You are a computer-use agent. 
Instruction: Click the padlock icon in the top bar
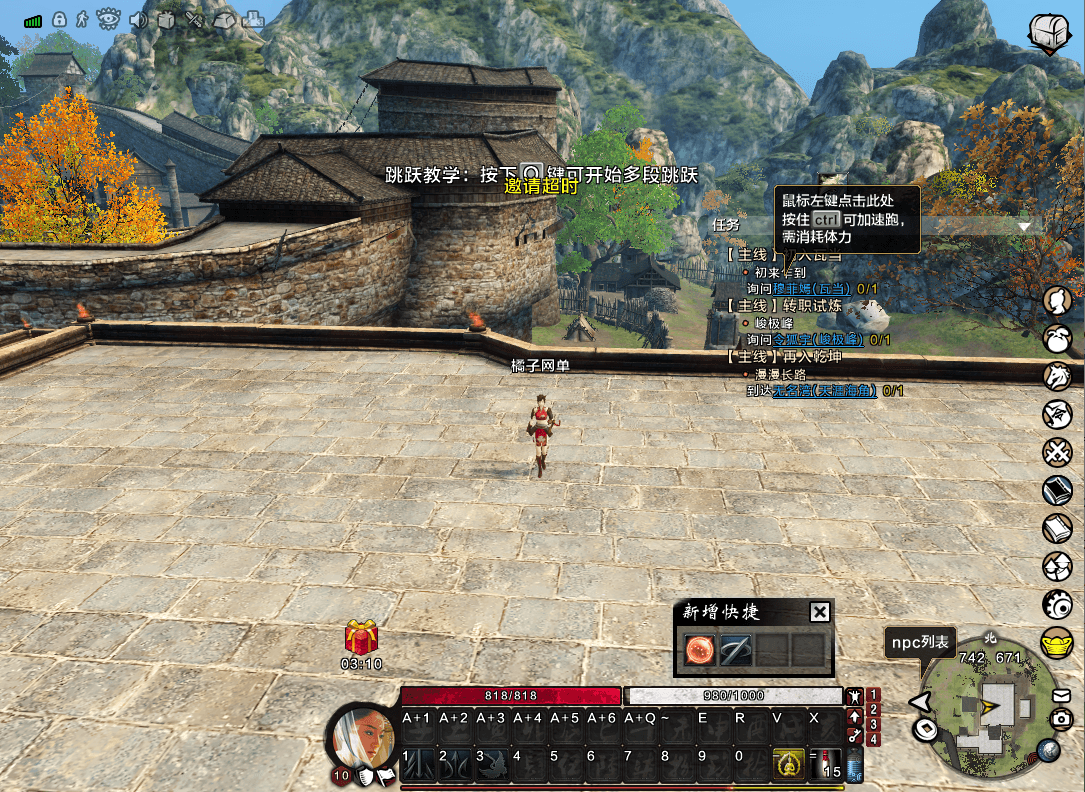coord(59,20)
